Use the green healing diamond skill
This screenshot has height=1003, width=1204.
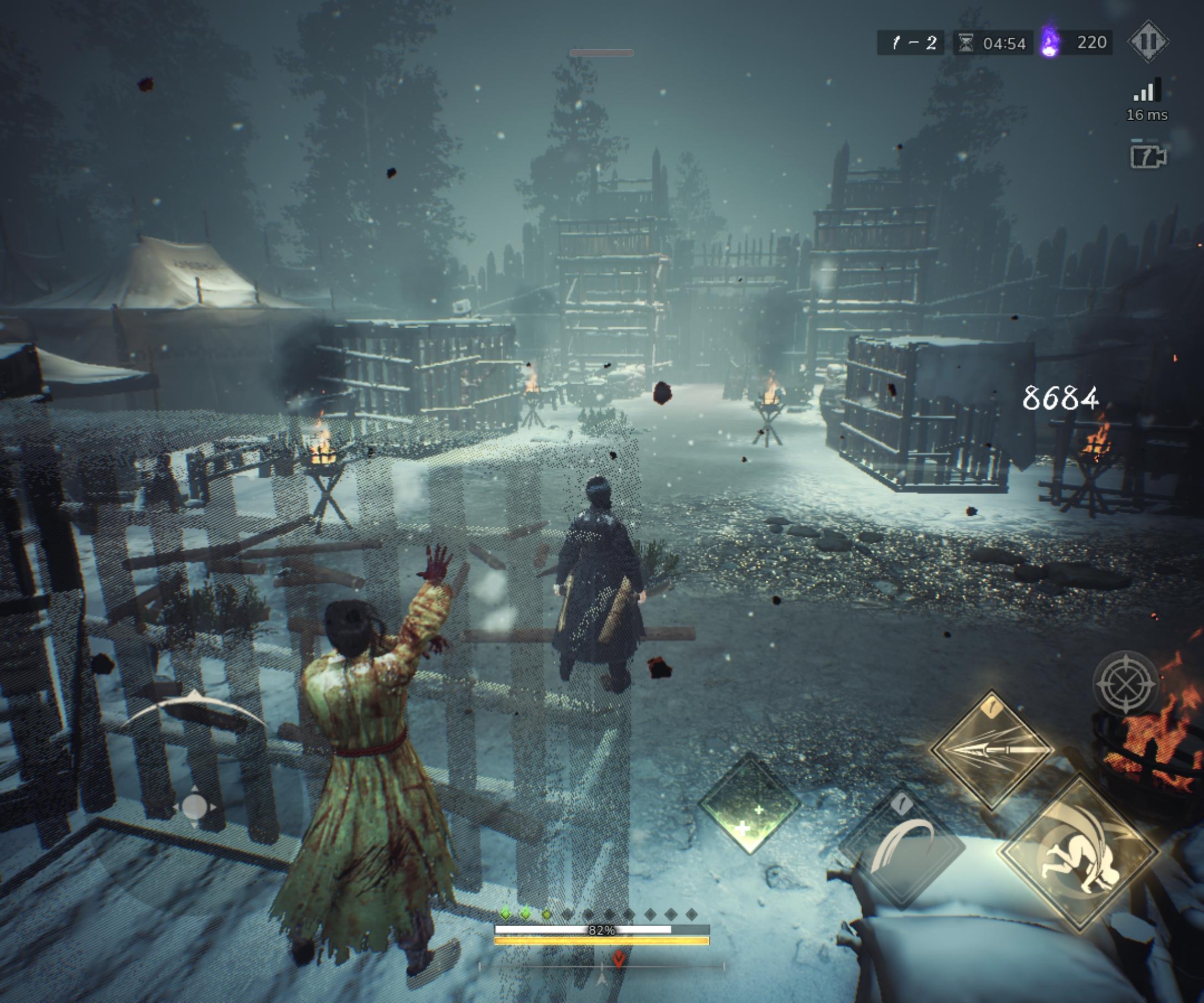[749, 805]
